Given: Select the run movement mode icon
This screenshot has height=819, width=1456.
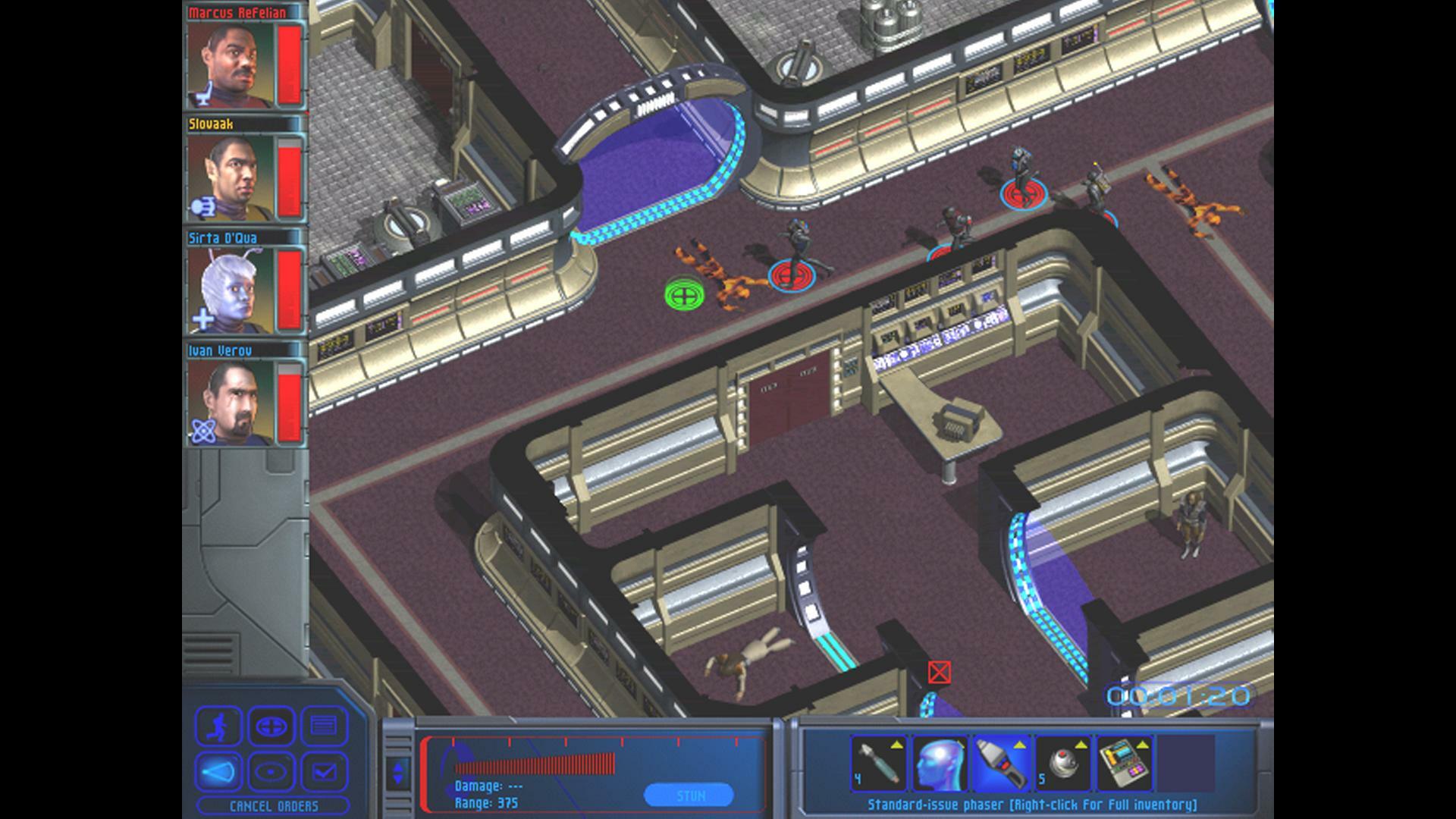Looking at the screenshot, I should tap(219, 726).
